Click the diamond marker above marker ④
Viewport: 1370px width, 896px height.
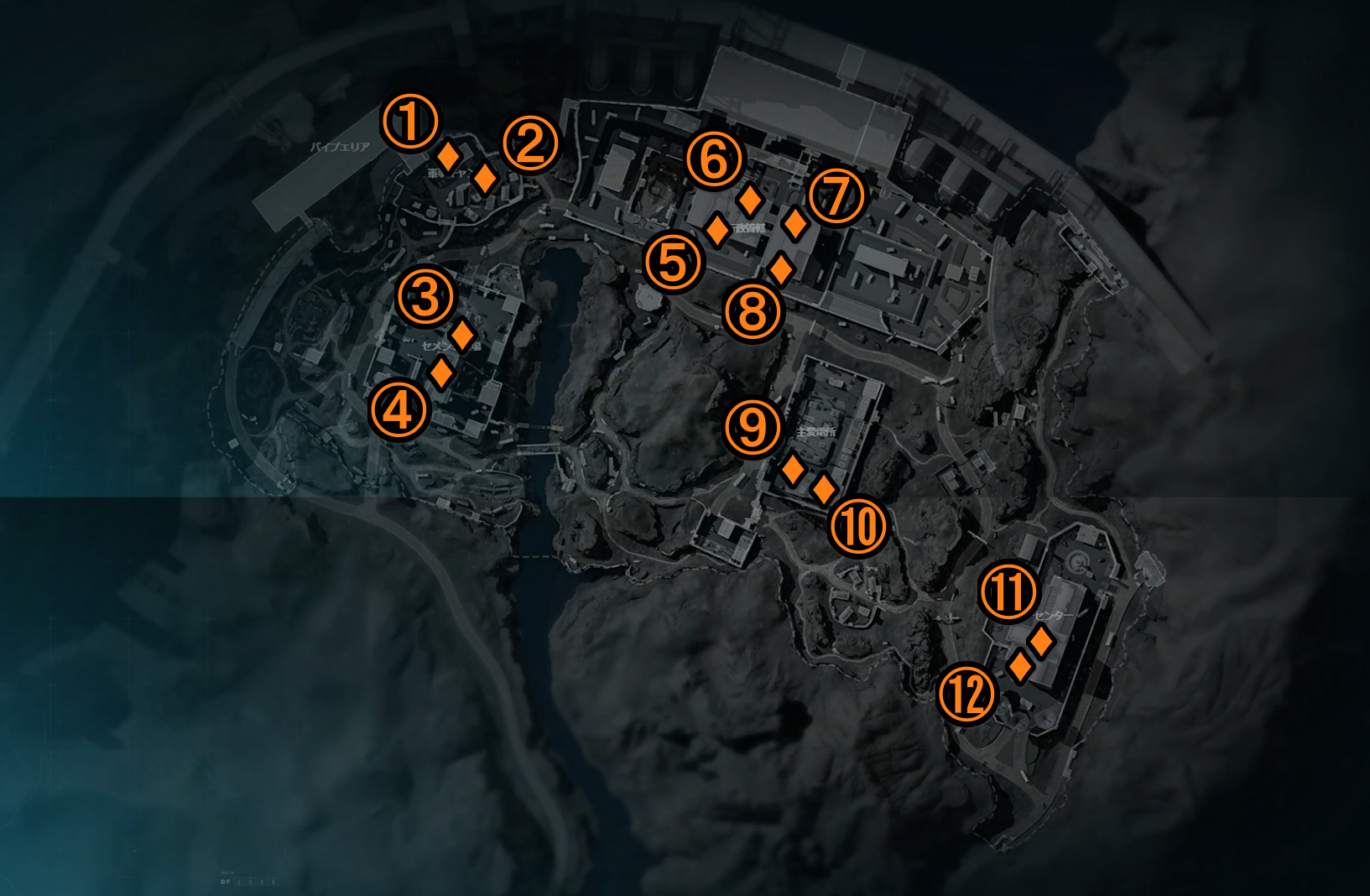coord(440,372)
